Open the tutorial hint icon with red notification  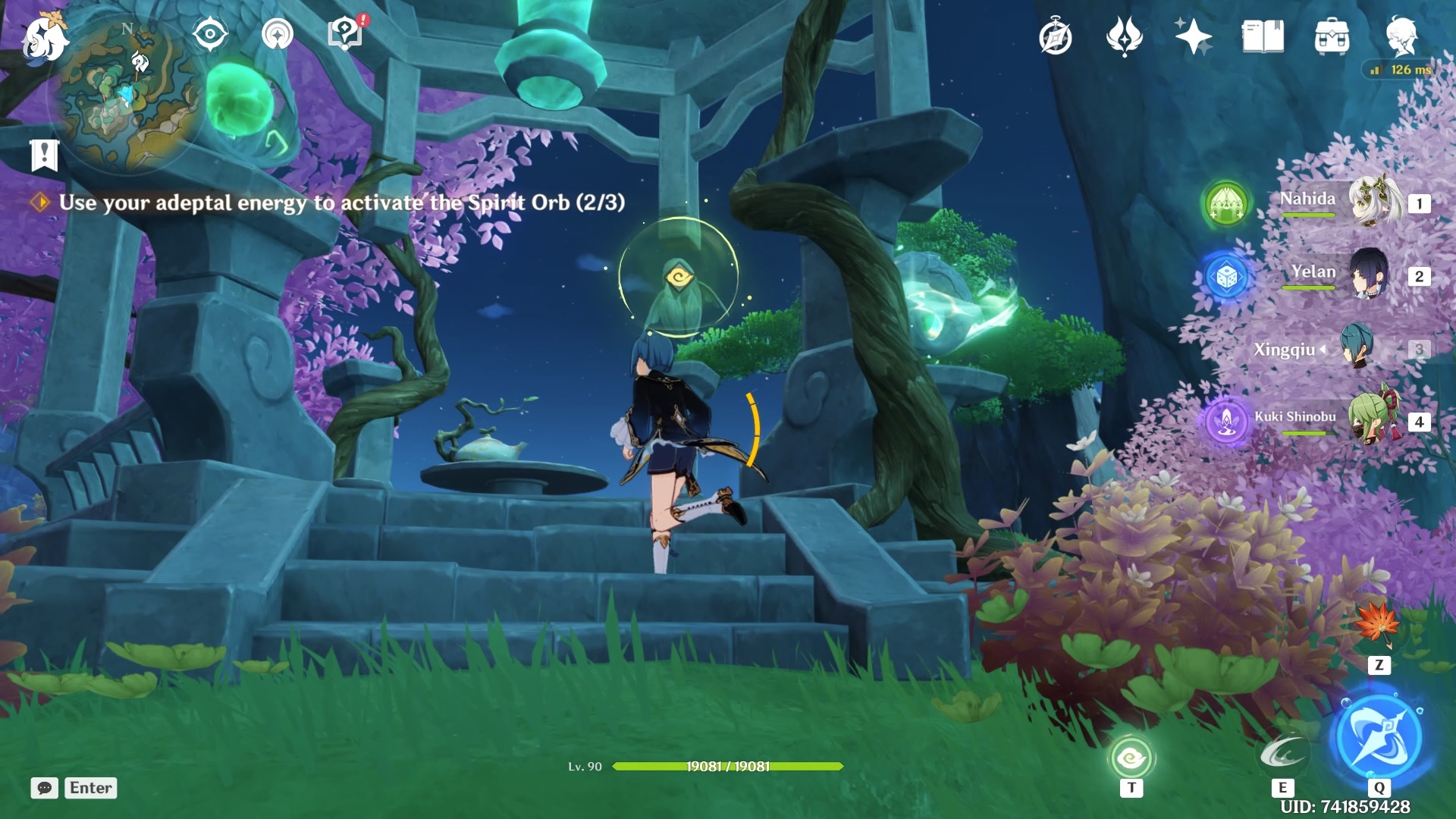point(344,33)
